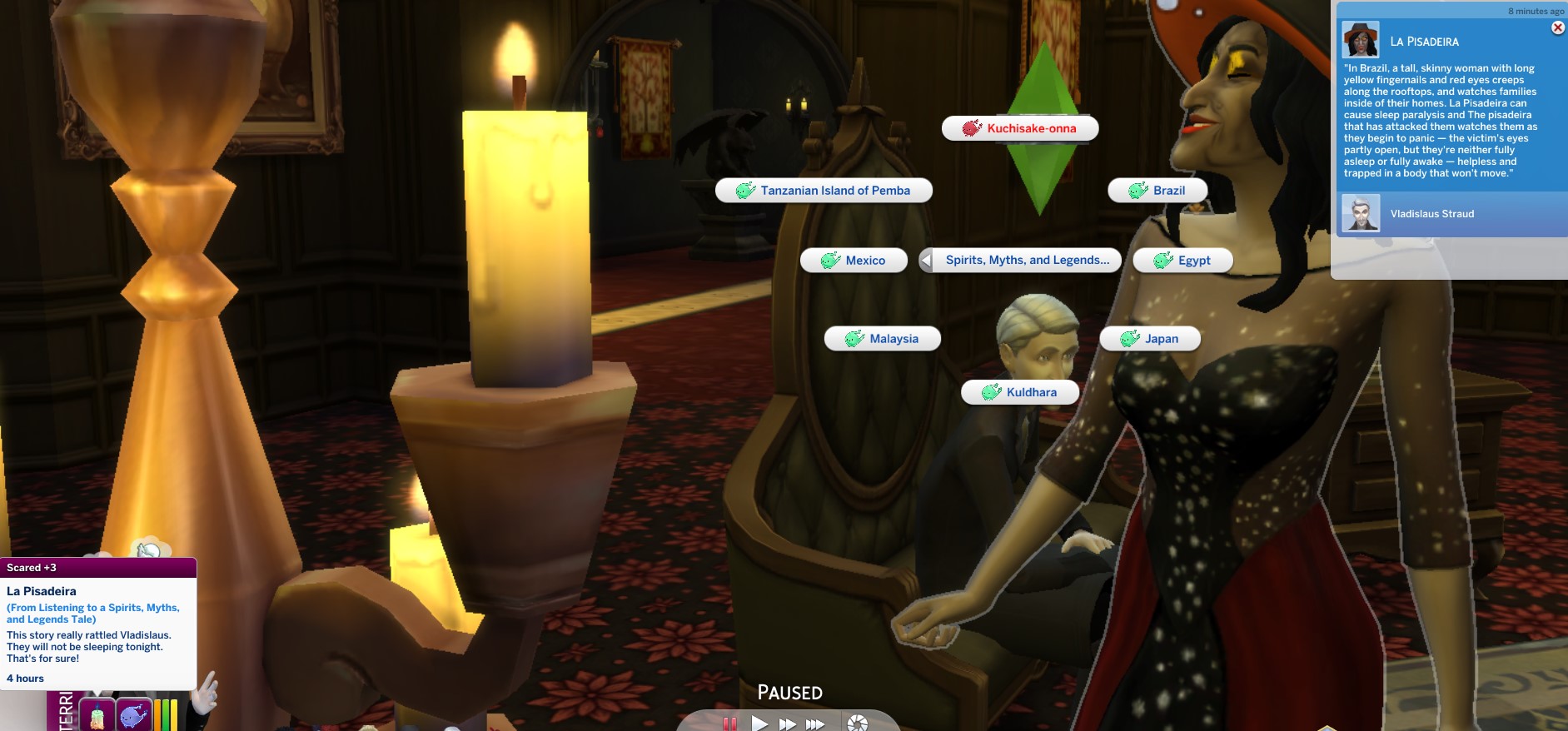The height and width of the screenshot is (731, 1568).
Task: Activate ultra speed playback
Action: [814, 724]
